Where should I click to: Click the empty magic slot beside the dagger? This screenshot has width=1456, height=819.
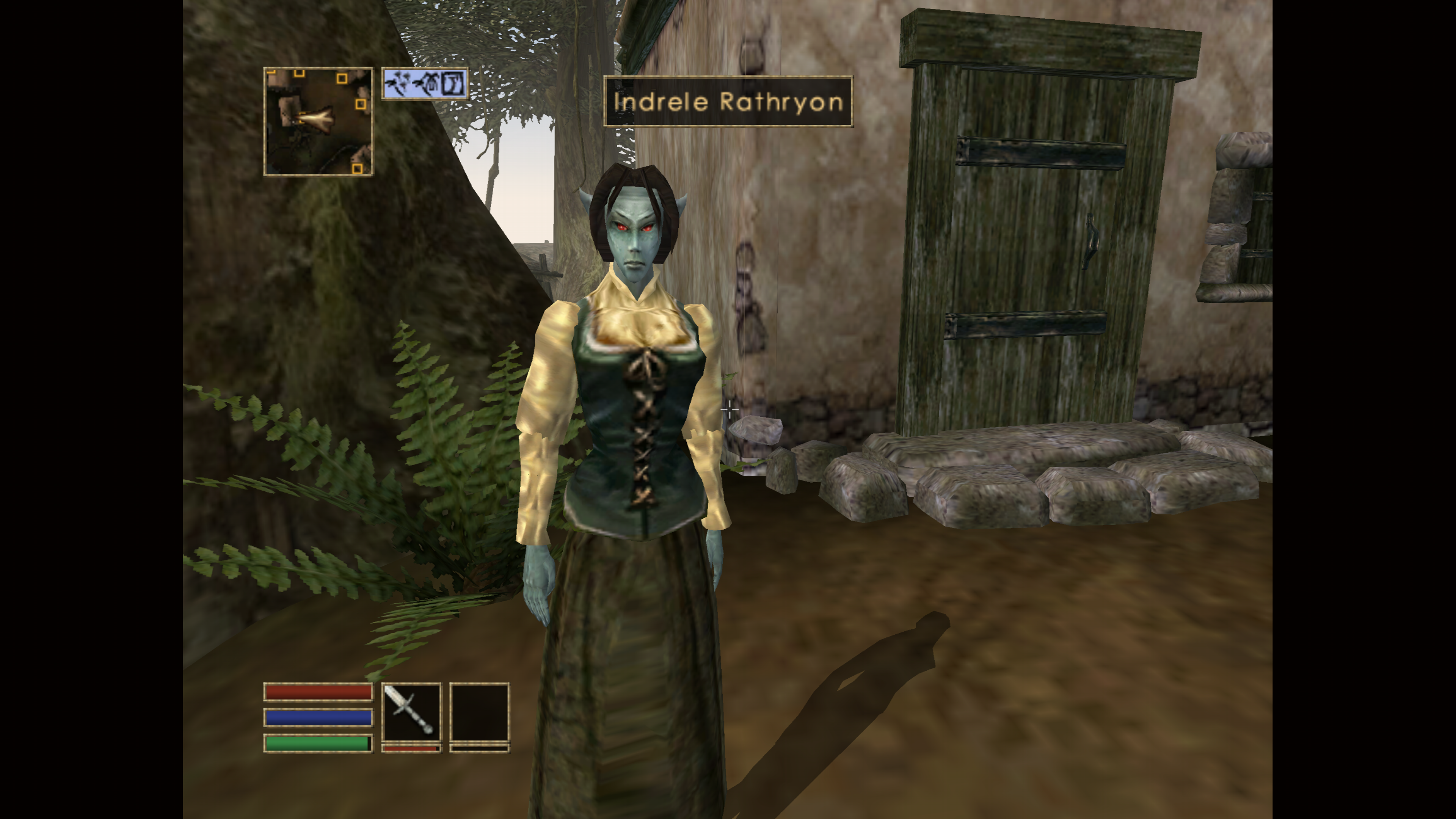pyautogui.click(x=479, y=712)
